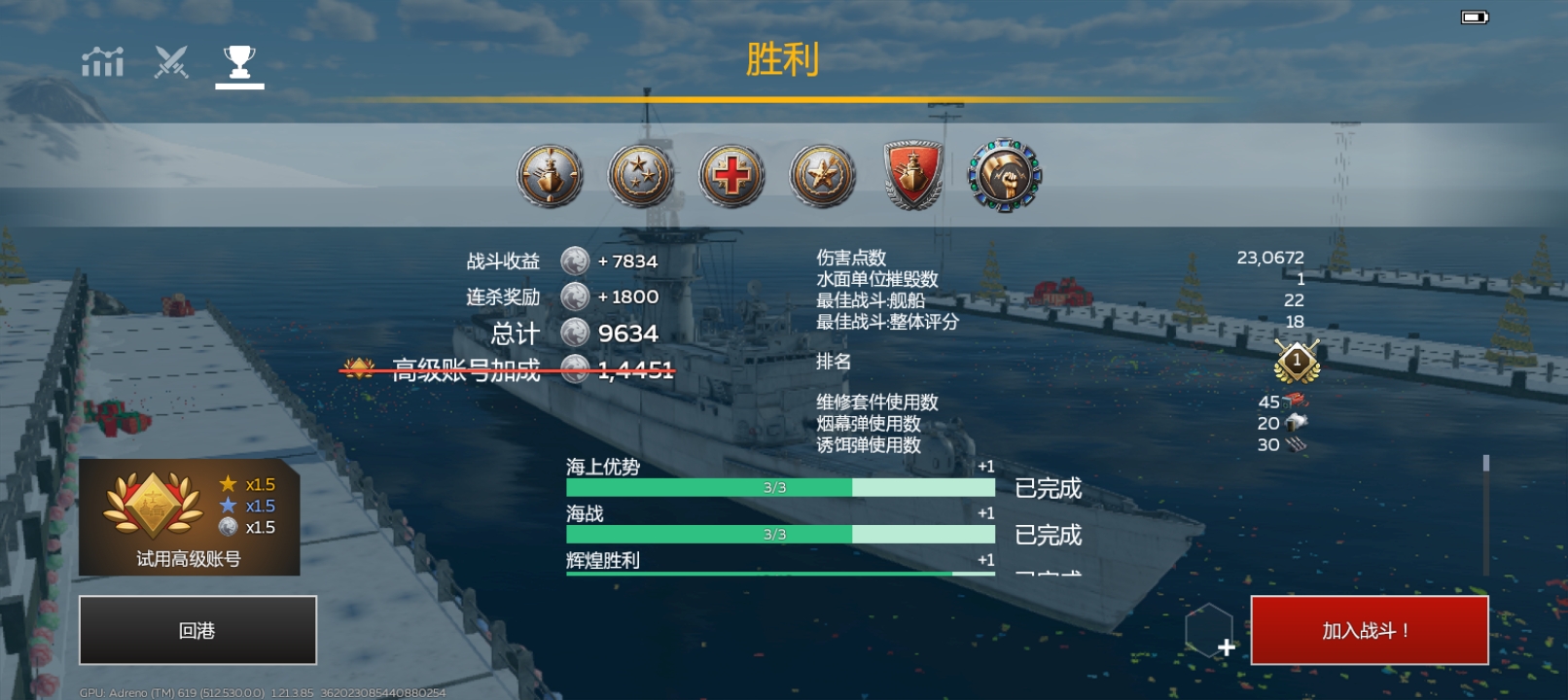Inspect the three-star wreath medal

click(641, 175)
